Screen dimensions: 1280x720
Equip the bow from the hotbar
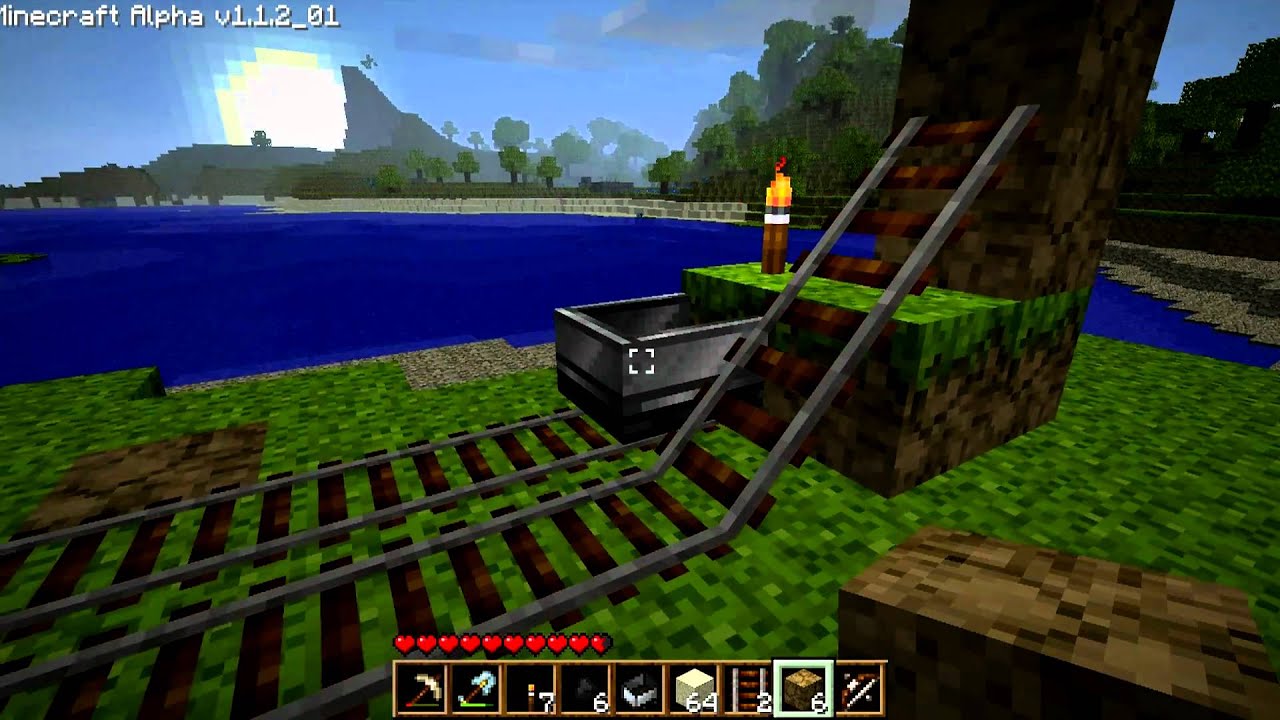click(x=858, y=688)
